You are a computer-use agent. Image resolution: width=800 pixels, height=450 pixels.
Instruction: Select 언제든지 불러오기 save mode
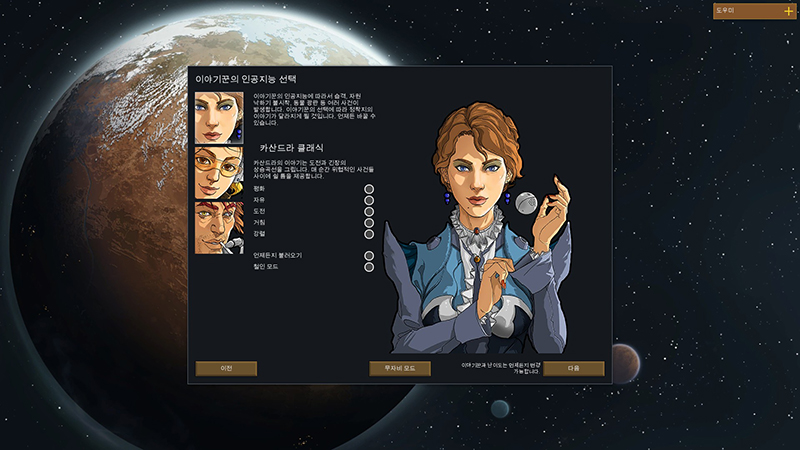pos(369,256)
